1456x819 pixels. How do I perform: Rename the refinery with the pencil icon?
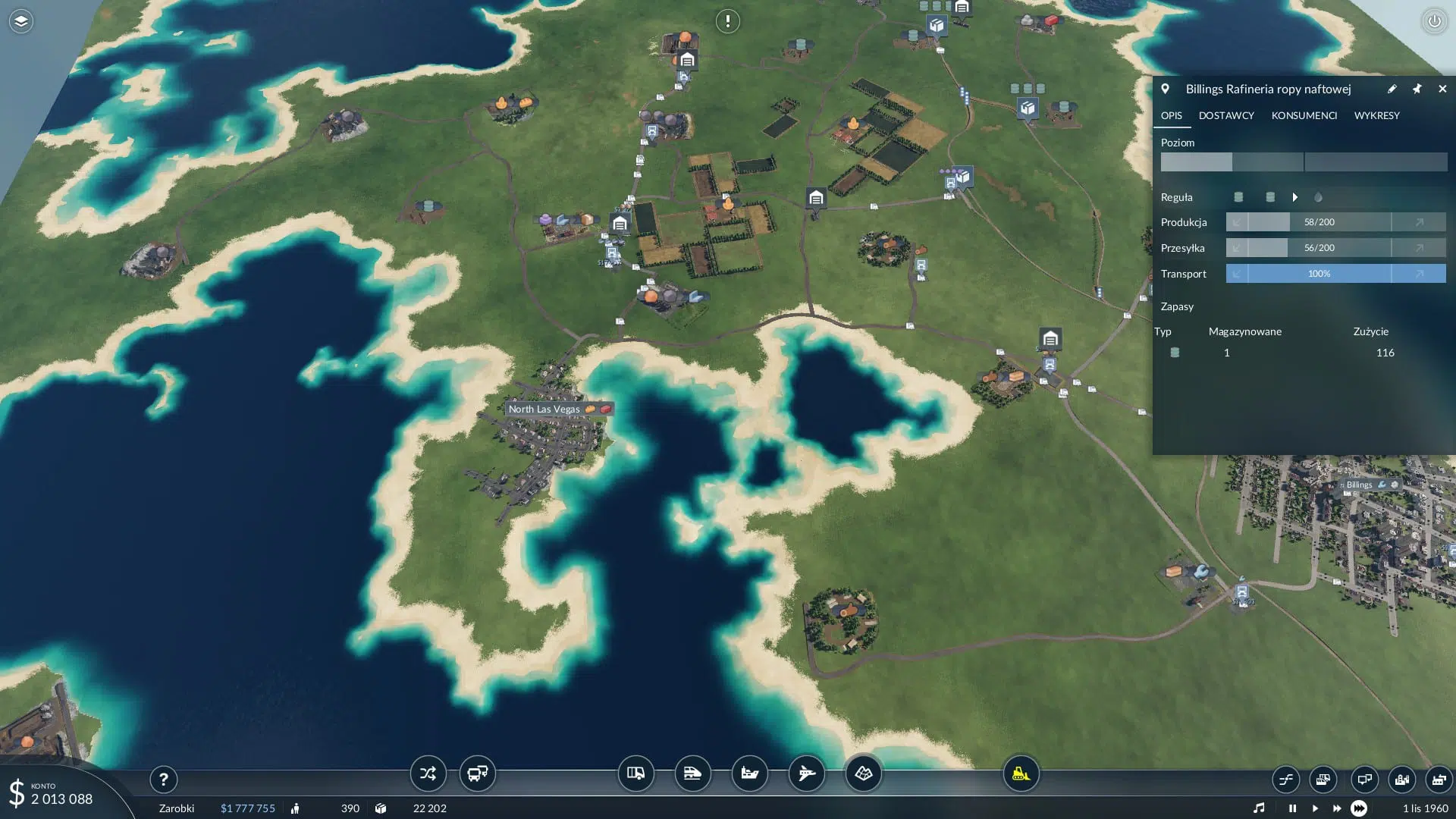(x=1392, y=89)
